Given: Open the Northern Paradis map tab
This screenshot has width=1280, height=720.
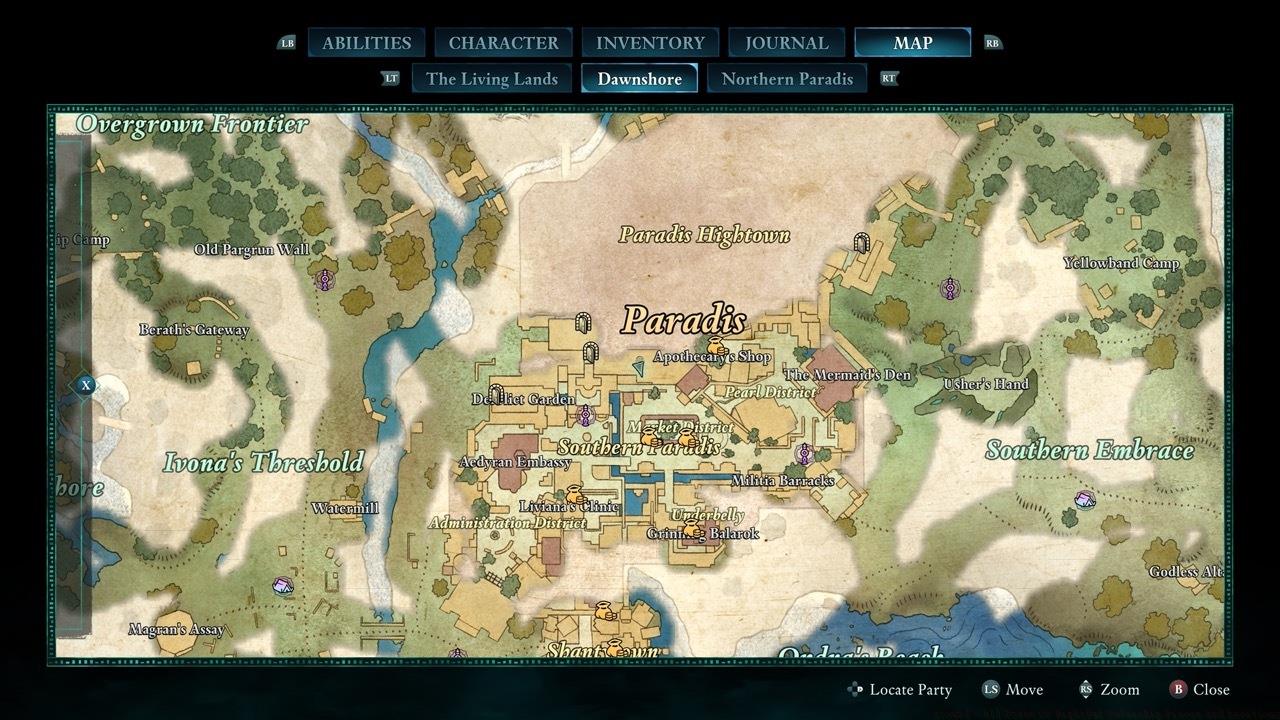Looking at the screenshot, I should pyautogui.click(x=788, y=78).
